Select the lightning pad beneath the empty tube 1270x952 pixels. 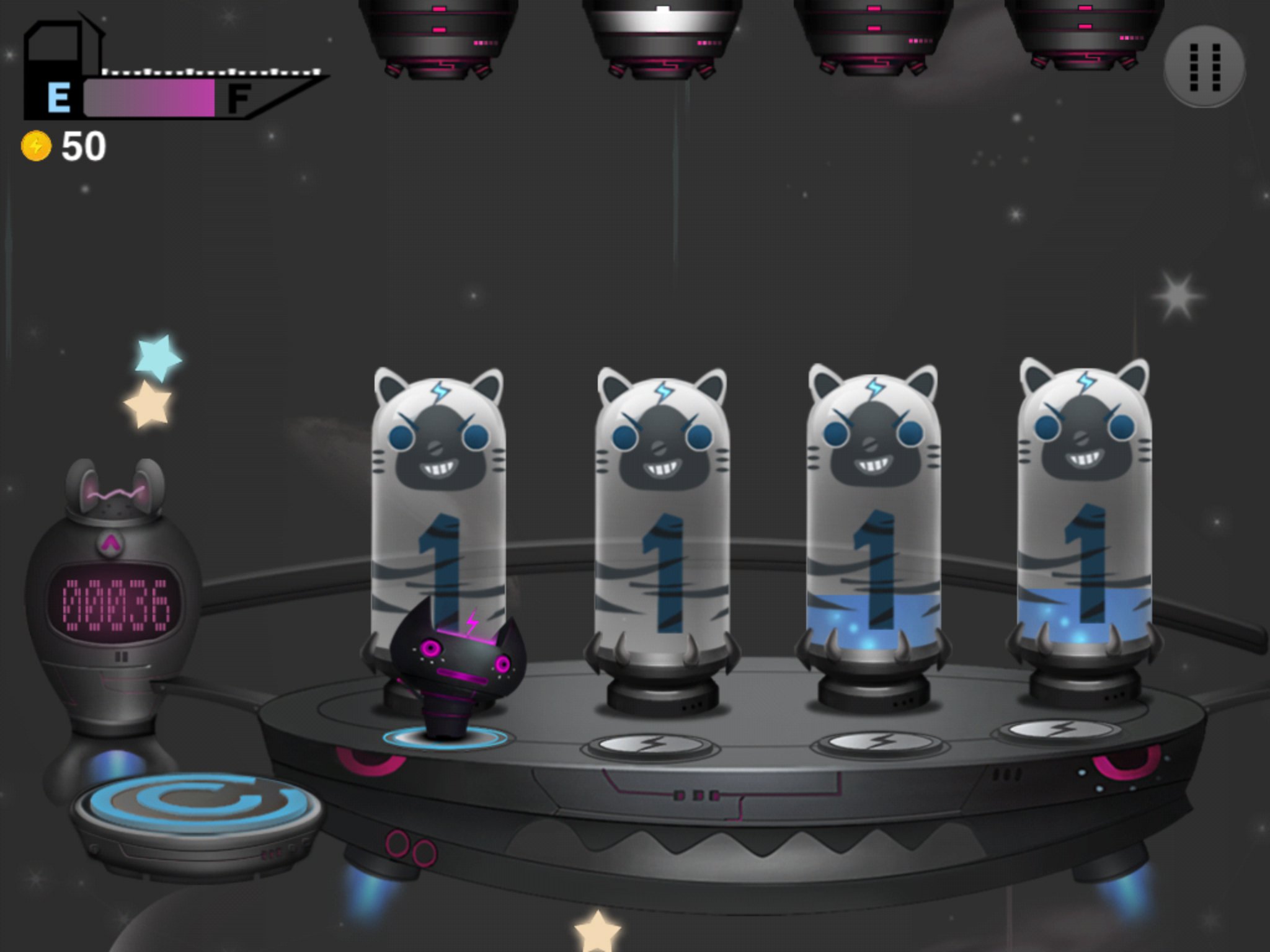[x=650, y=744]
